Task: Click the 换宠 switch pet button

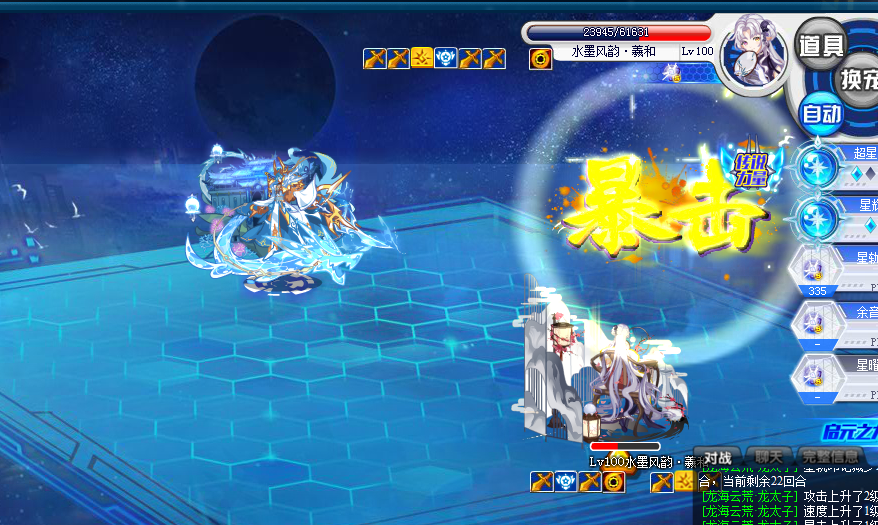Action: tap(857, 78)
